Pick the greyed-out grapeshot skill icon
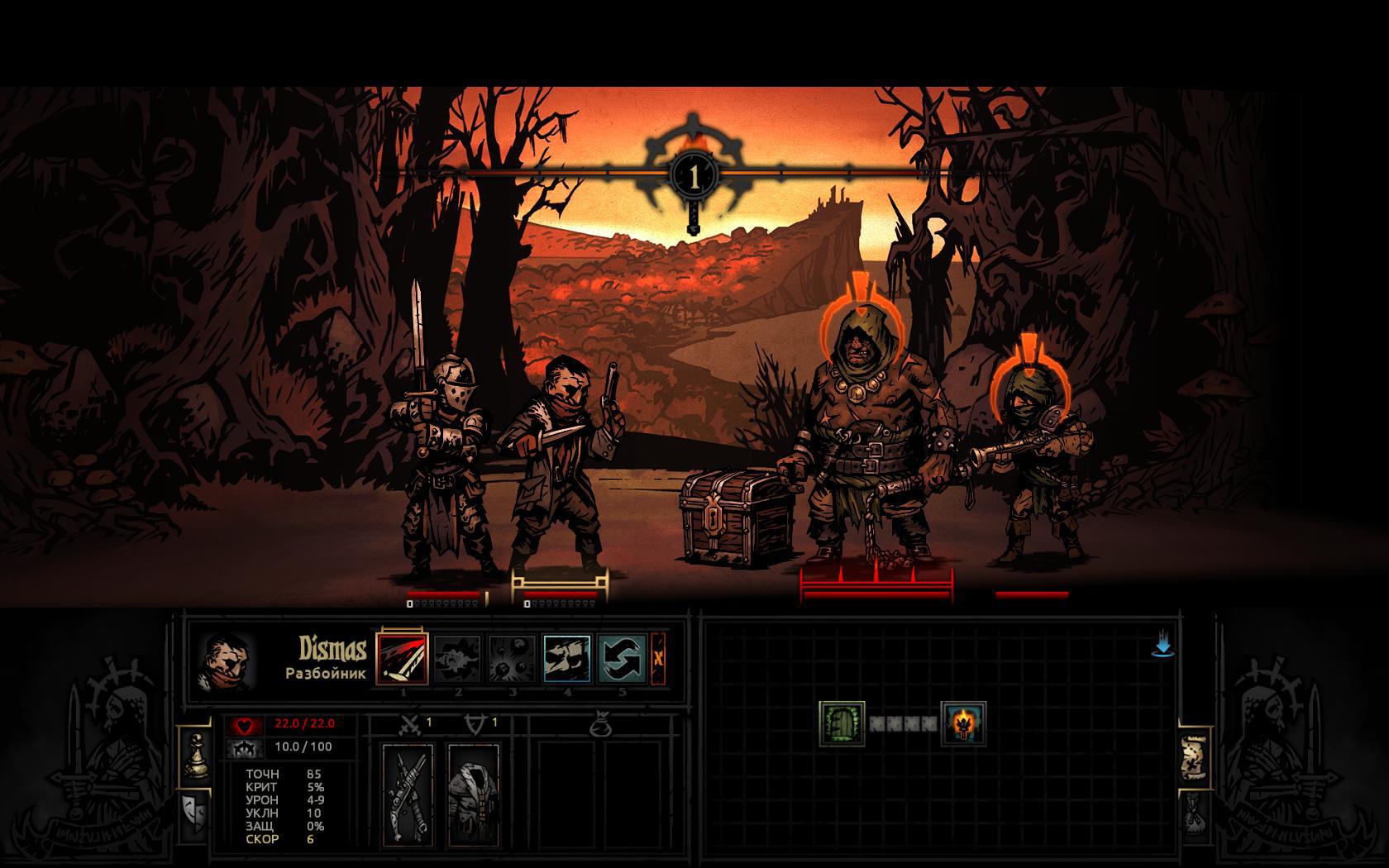This screenshot has width=1389, height=868. (512, 658)
